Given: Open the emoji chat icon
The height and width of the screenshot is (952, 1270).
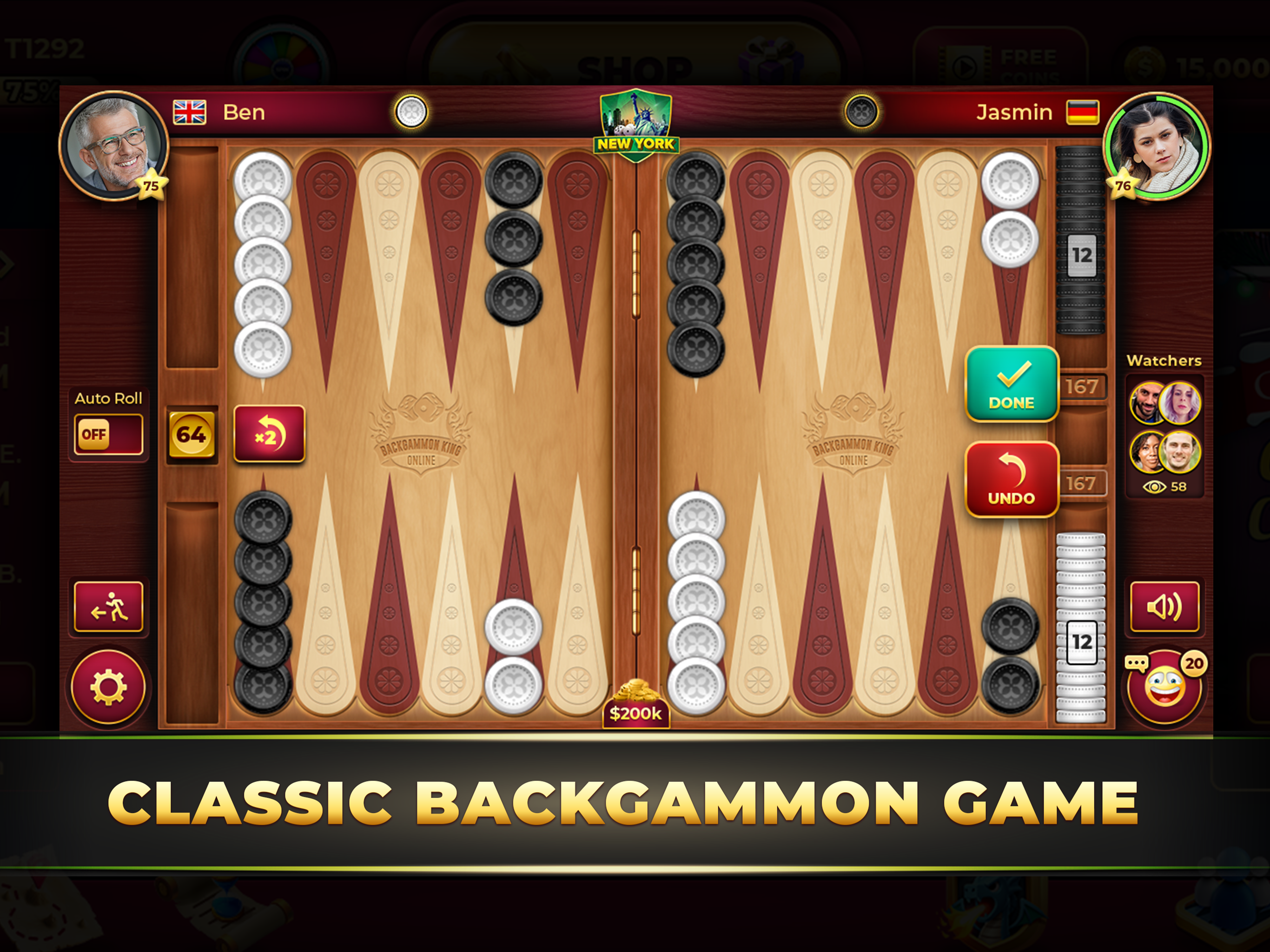Looking at the screenshot, I should tap(1165, 688).
